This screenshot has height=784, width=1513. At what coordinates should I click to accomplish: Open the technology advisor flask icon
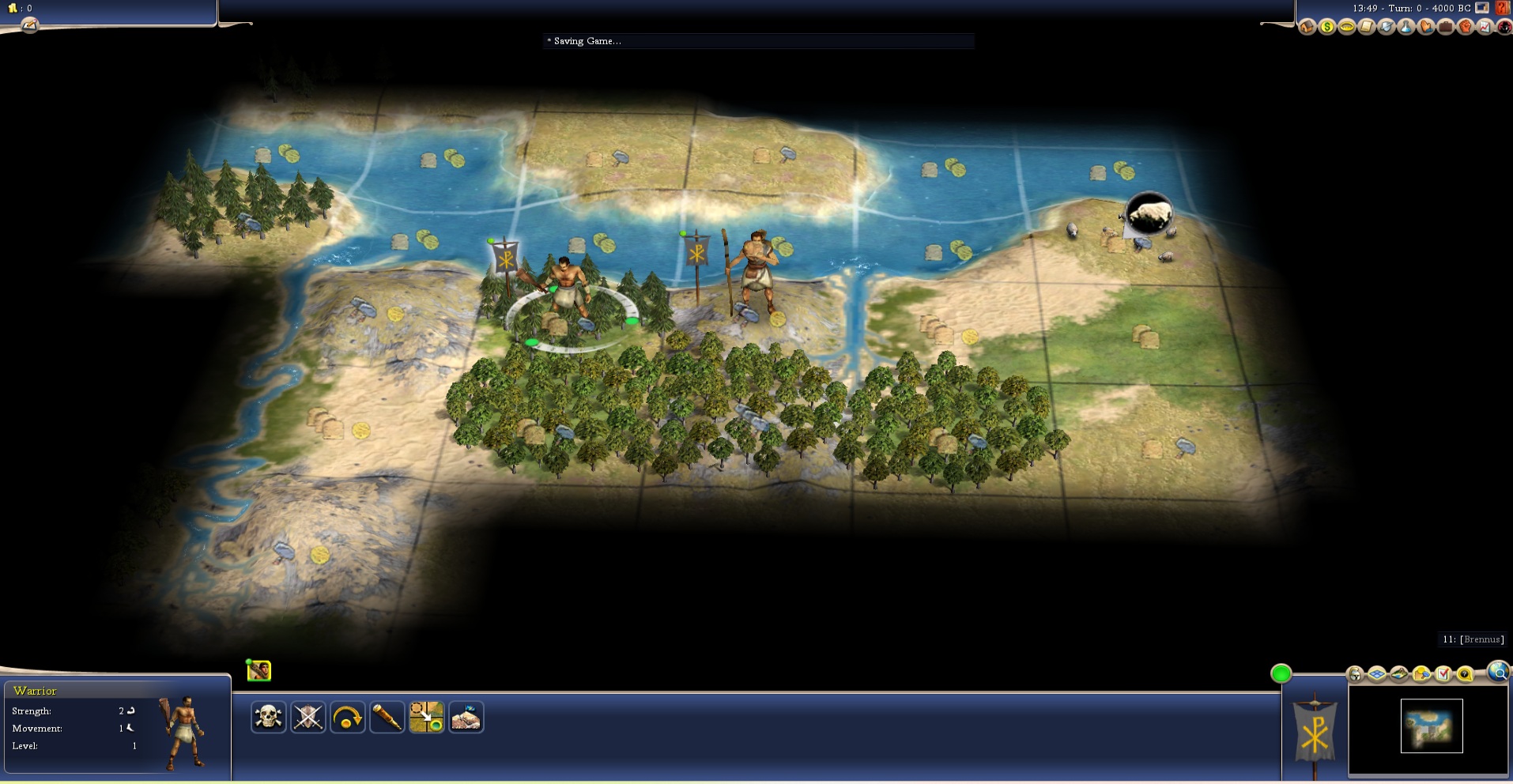click(1406, 28)
